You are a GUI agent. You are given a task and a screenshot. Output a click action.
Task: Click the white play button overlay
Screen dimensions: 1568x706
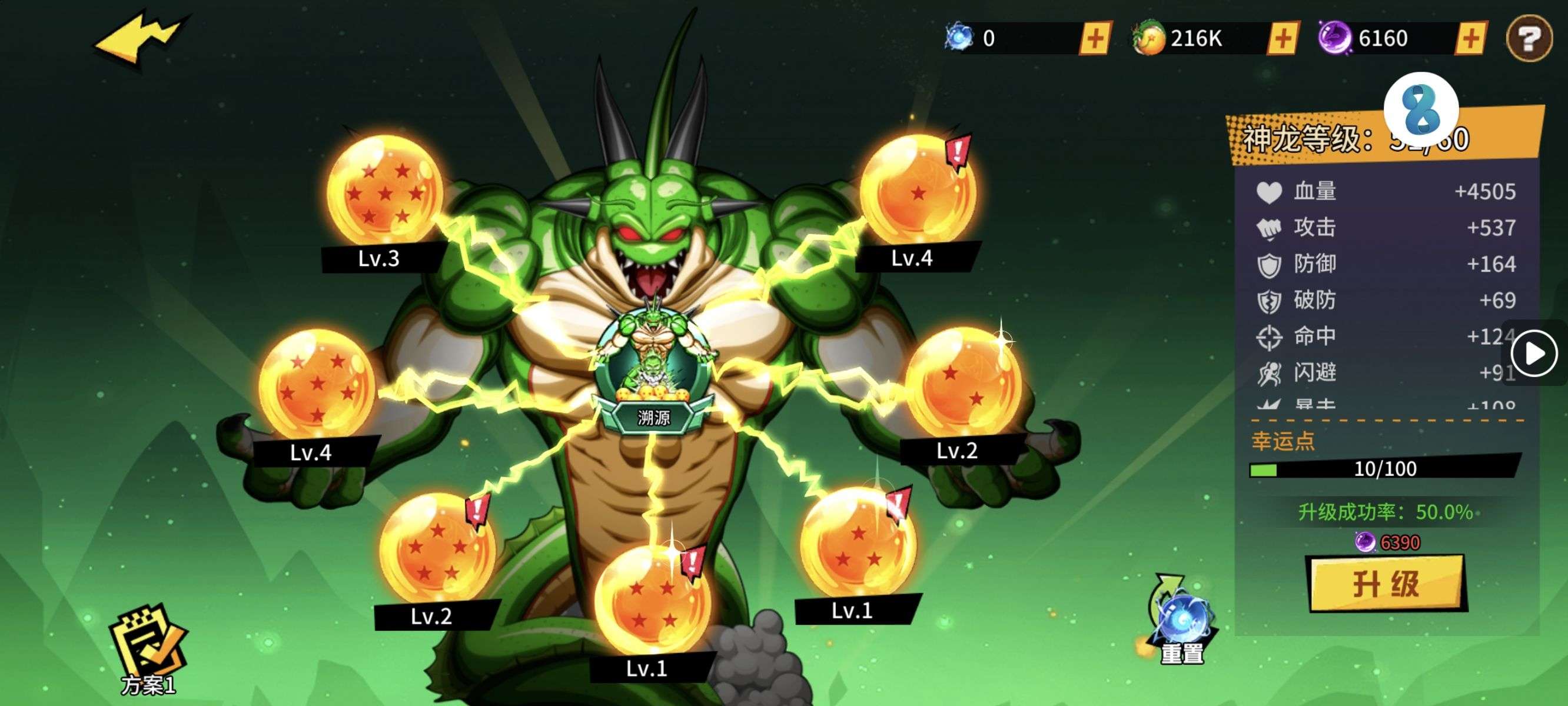click(1533, 354)
